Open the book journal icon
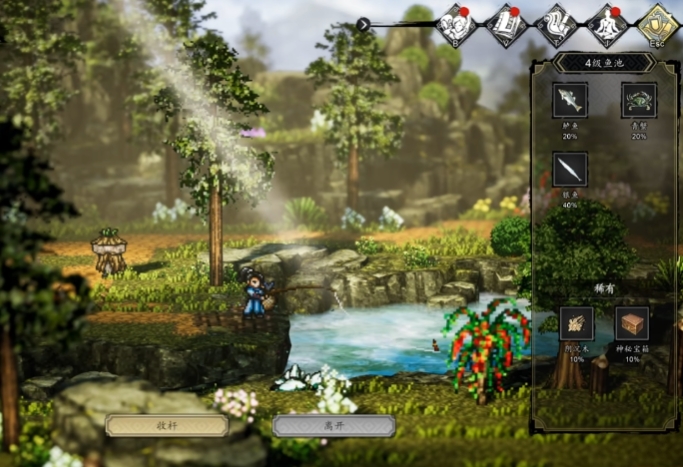The height and width of the screenshot is (467, 683). [506, 23]
